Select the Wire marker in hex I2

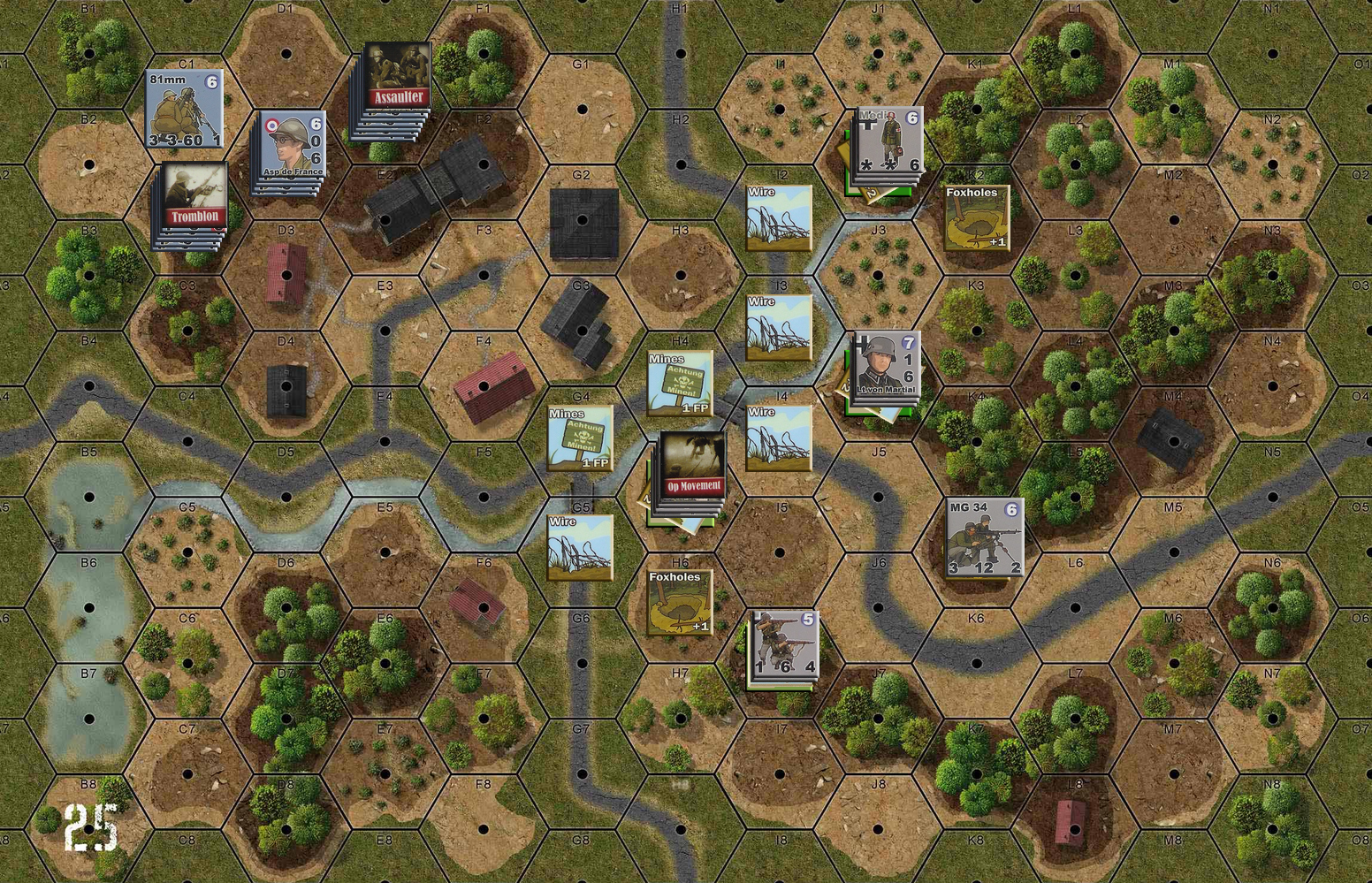coord(778,215)
